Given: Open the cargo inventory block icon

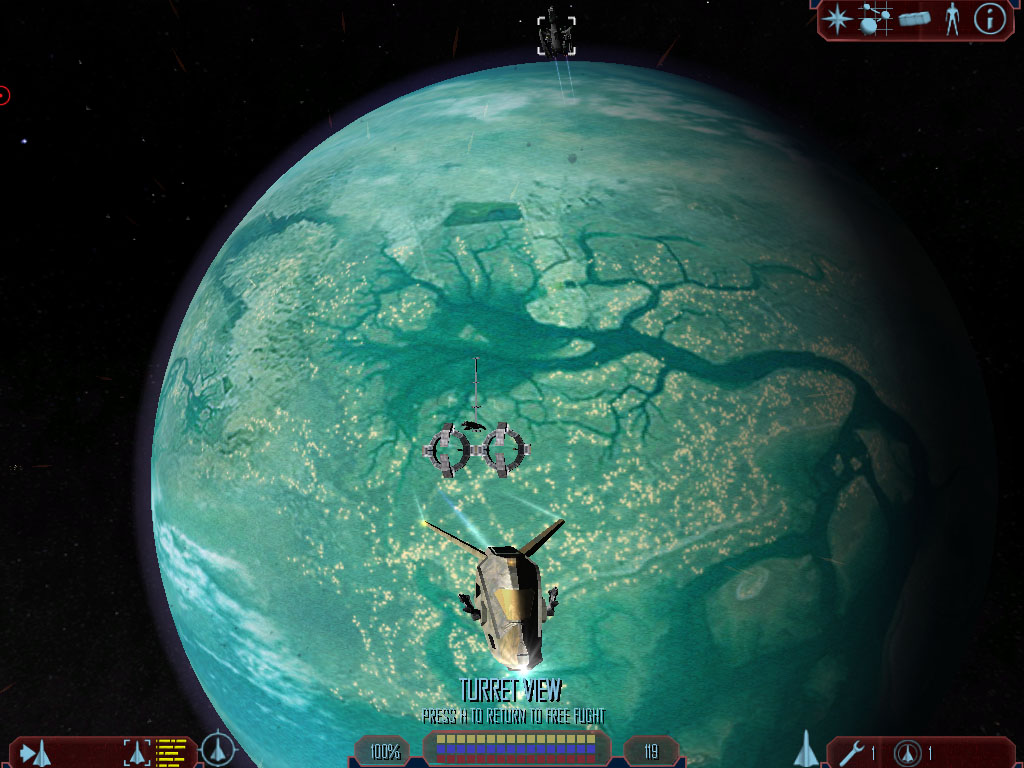Looking at the screenshot, I should click(x=914, y=18).
